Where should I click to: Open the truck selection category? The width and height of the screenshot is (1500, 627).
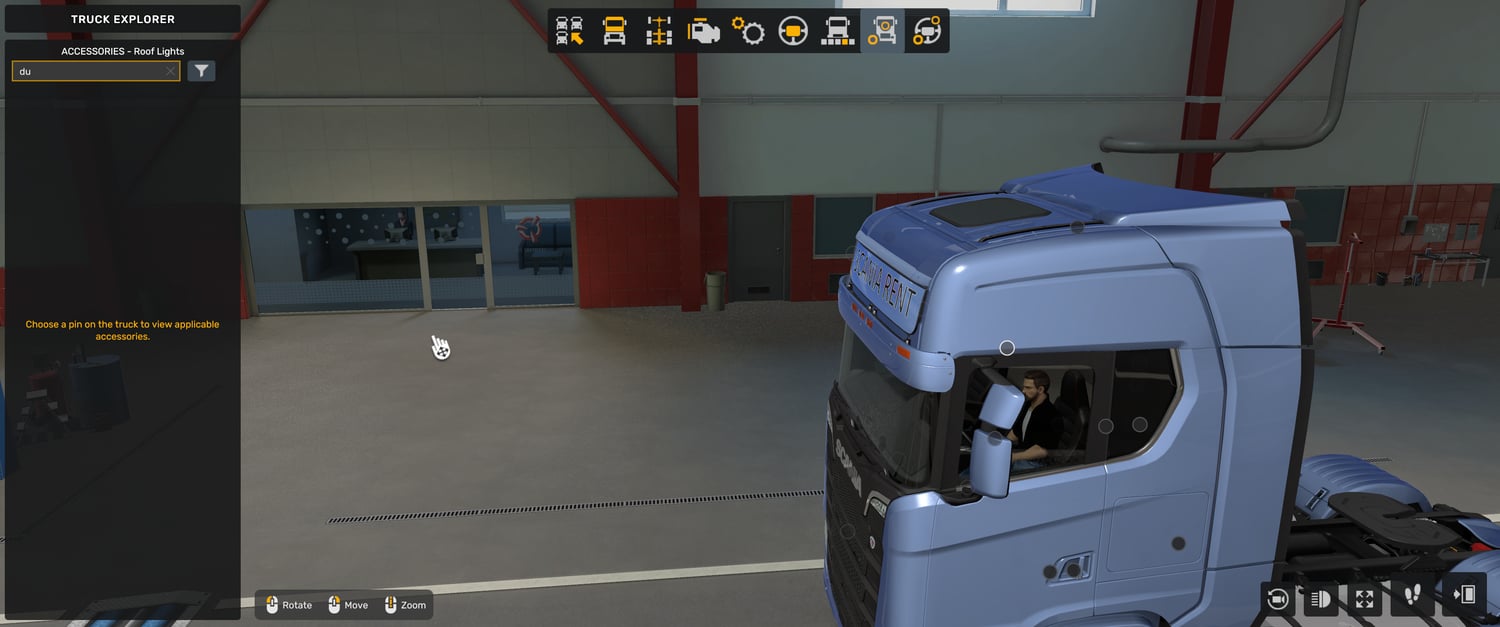point(570,31)
